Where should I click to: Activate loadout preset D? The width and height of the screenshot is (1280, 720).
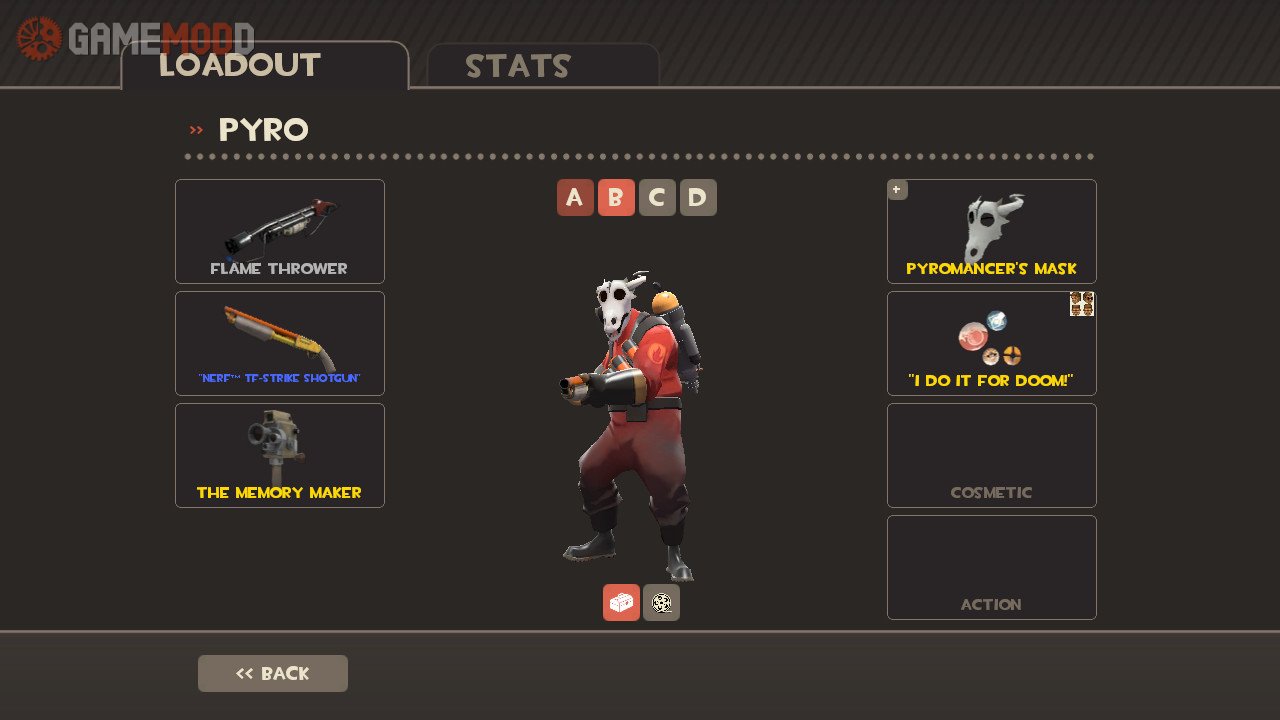click(698, 198)
